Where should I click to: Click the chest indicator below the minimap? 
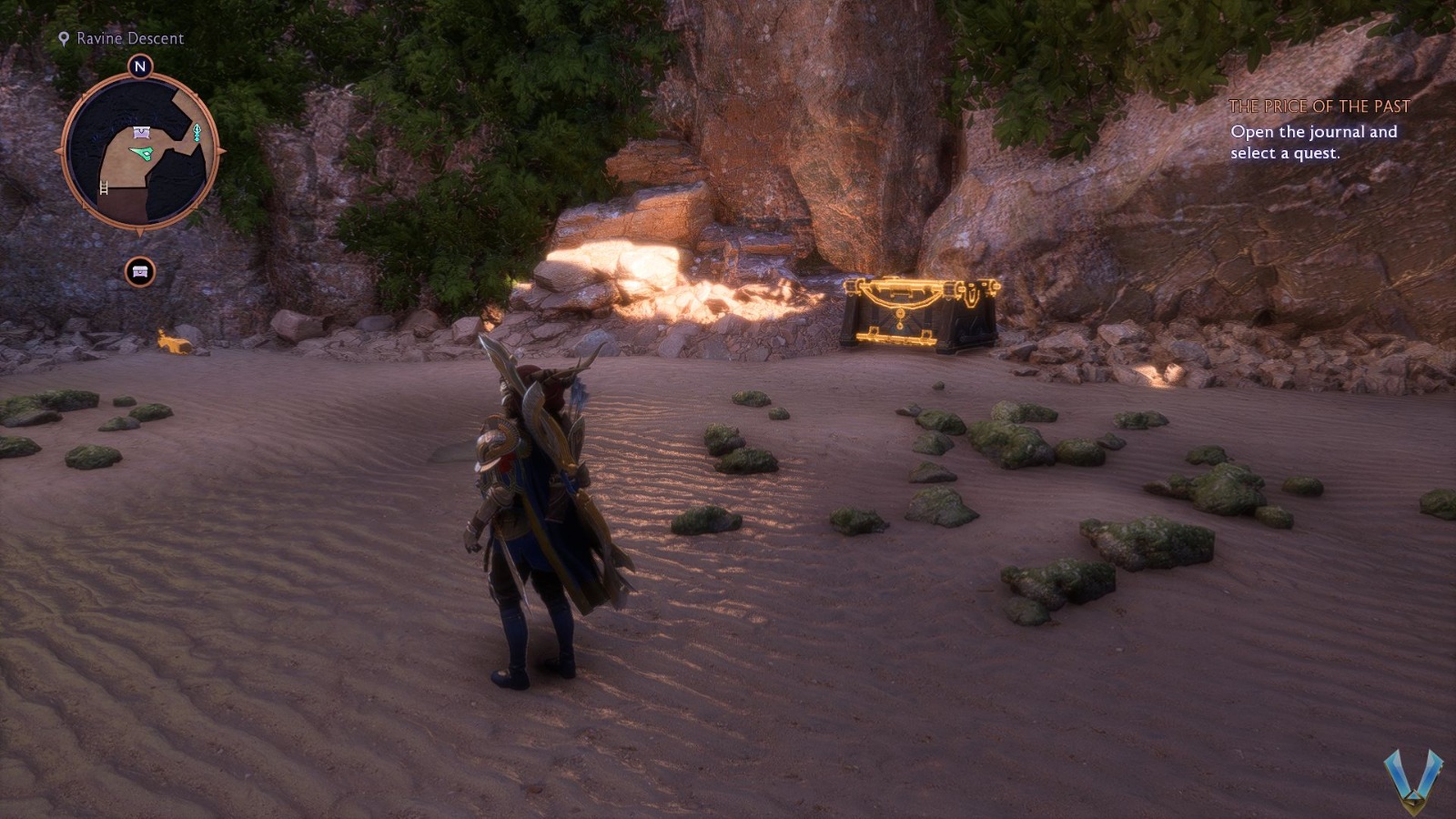(140, 272)
